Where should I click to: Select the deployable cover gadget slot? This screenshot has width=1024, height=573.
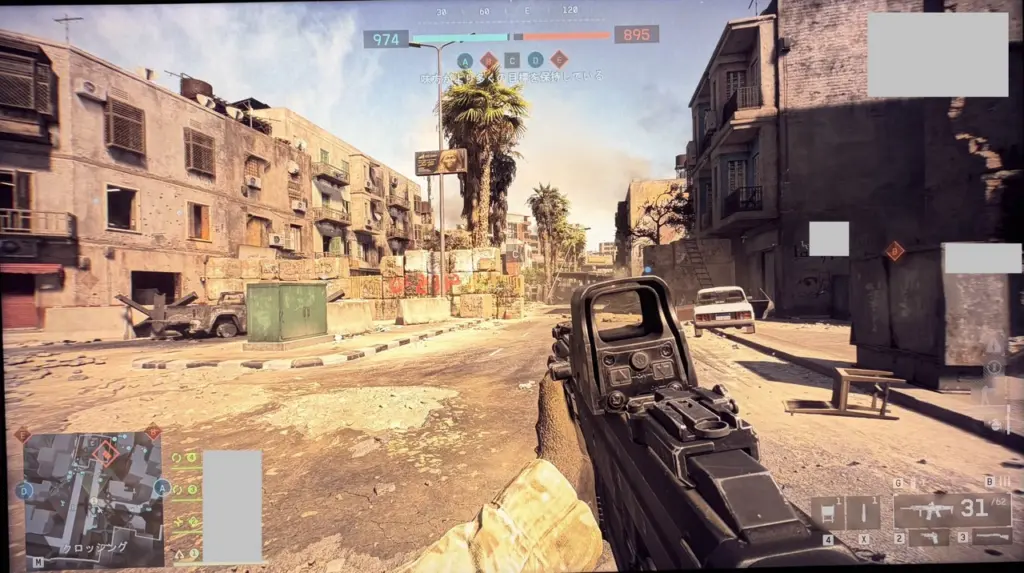827,513
